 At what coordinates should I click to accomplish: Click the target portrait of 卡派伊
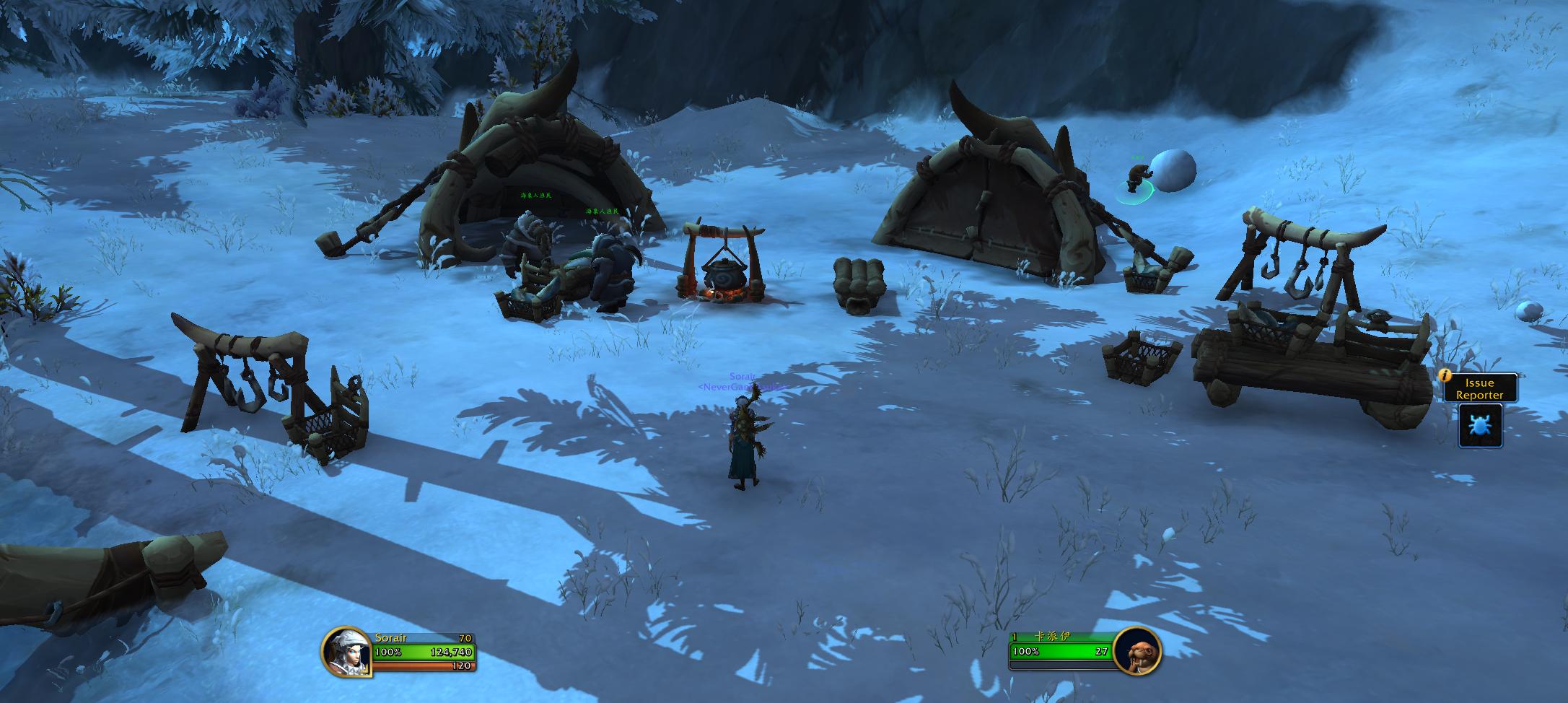1136,651
